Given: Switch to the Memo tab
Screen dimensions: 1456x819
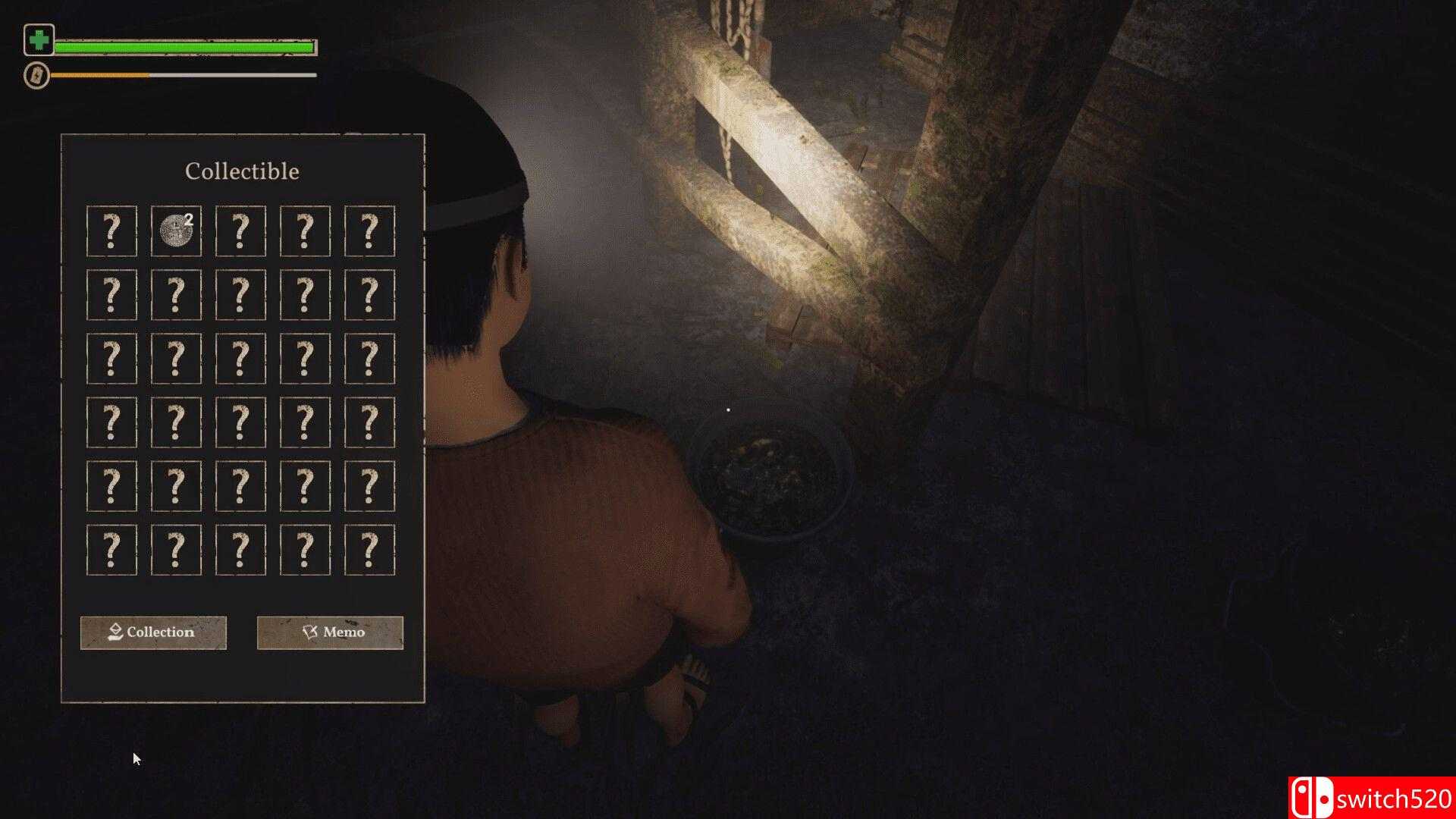Looking at the screenshot, I should click(x=330, y=632).
